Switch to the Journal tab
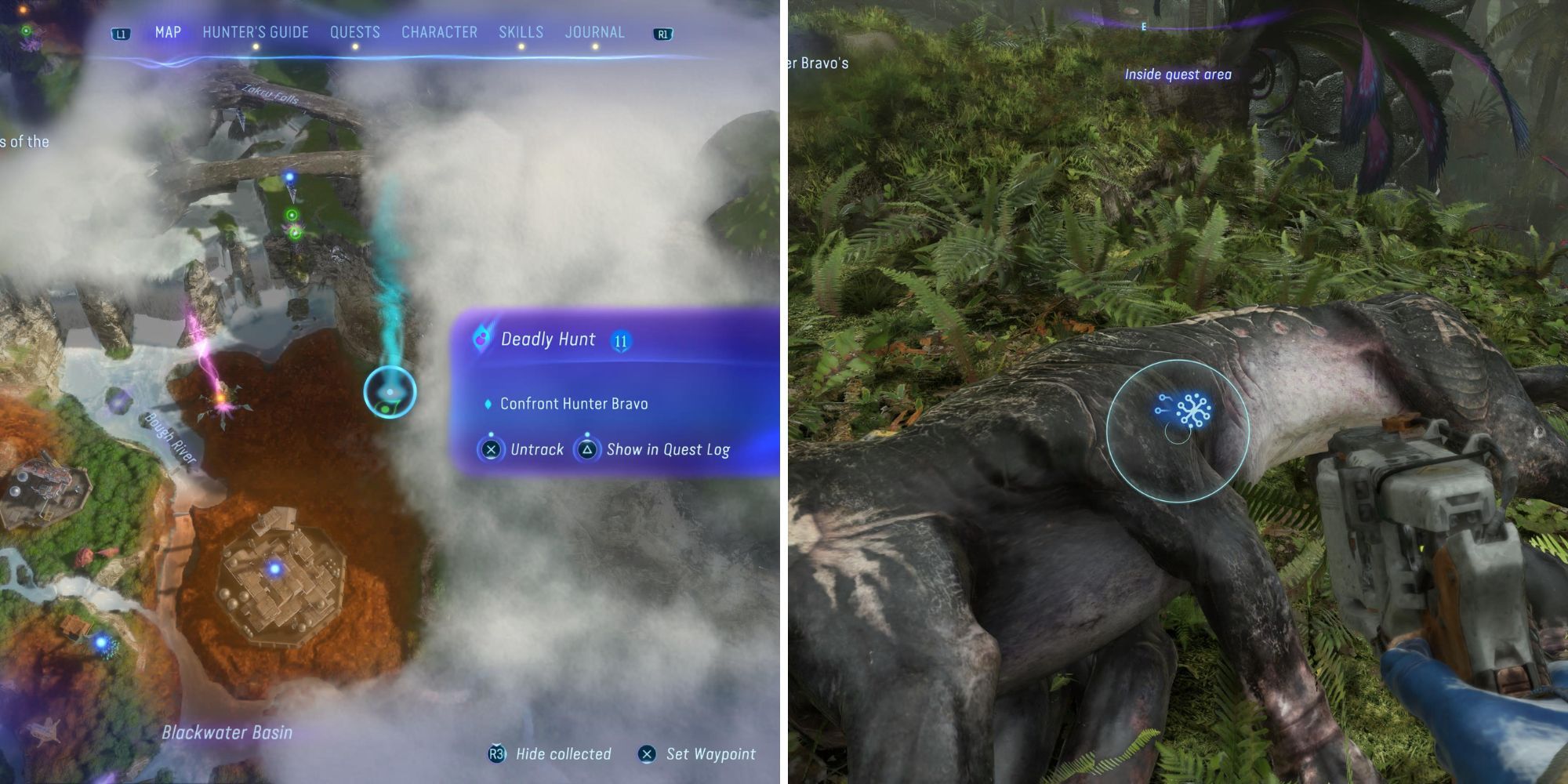Screen dimensions: 1568x784 [593, 32]
